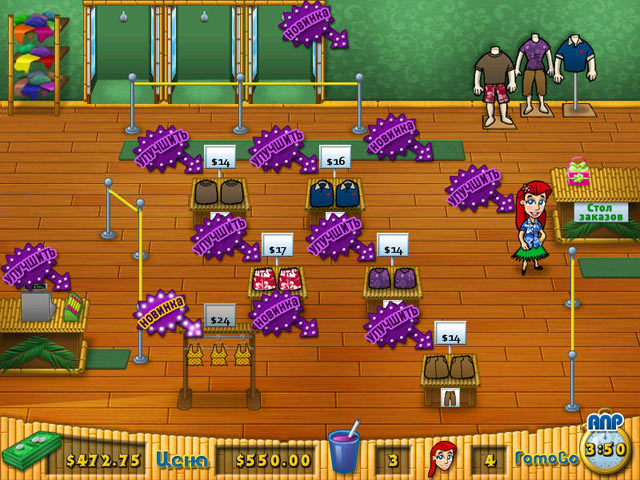The image size is (640, 480).
Task: Click the Новинка badge on the empty green mat
Action: coord(393,135)
